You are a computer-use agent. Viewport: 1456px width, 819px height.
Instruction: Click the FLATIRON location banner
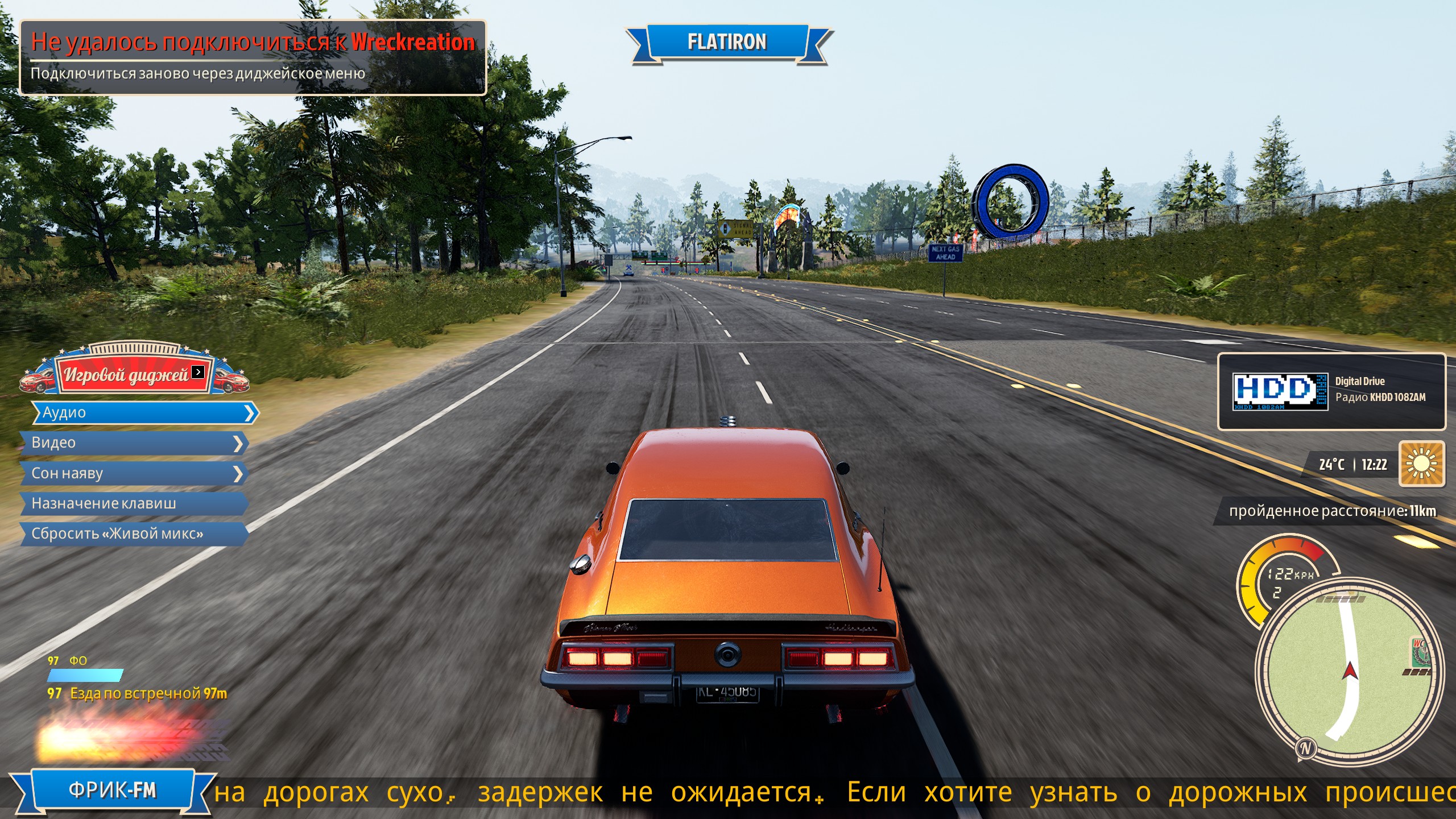point(727,42)
